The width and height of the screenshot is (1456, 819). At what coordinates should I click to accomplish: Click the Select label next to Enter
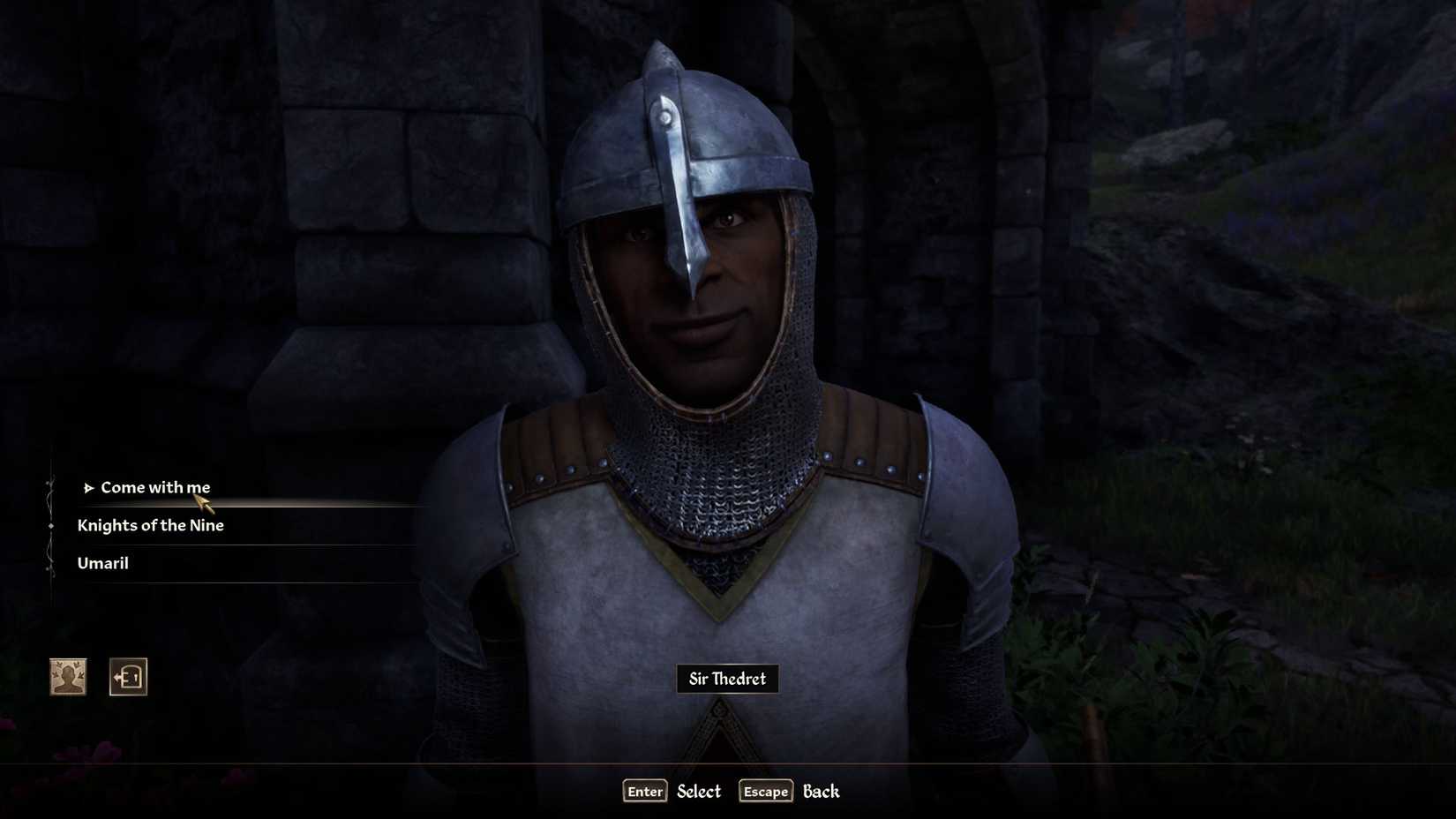coord(697,792)
